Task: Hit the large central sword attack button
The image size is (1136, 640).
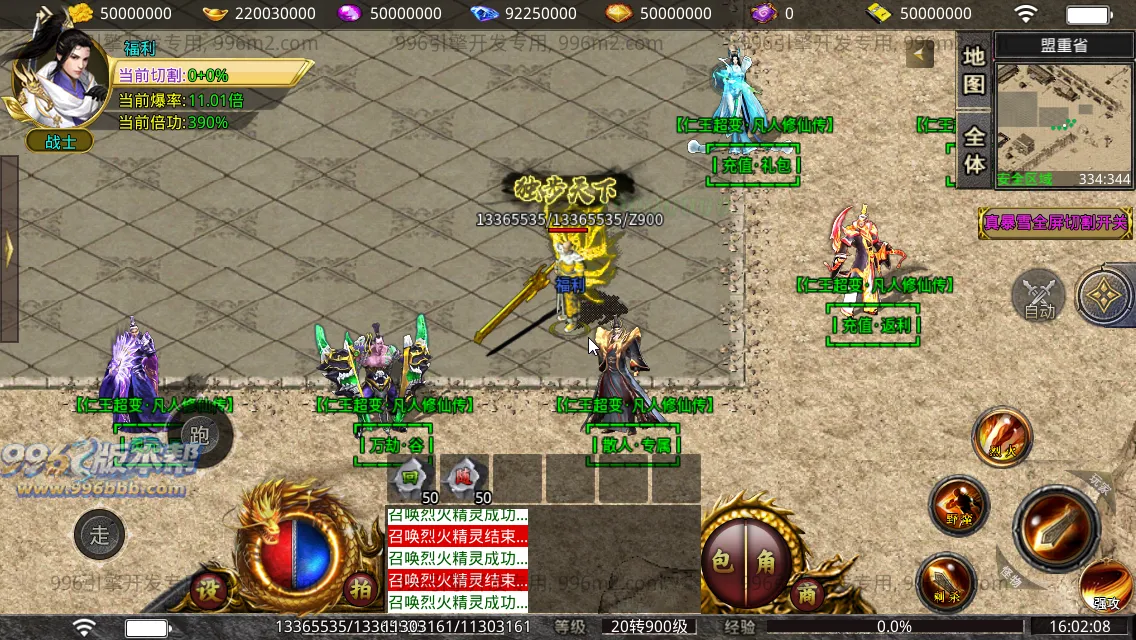Action: [x=1056, y=528]
